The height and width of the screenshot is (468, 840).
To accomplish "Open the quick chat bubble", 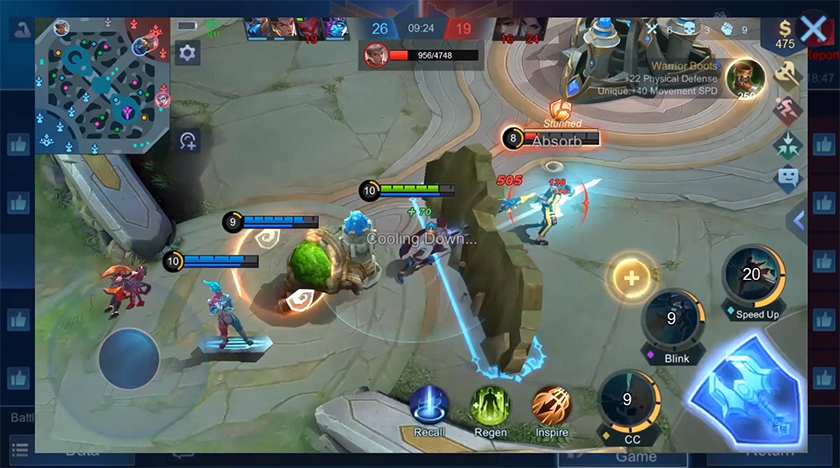I will [789, 179].
